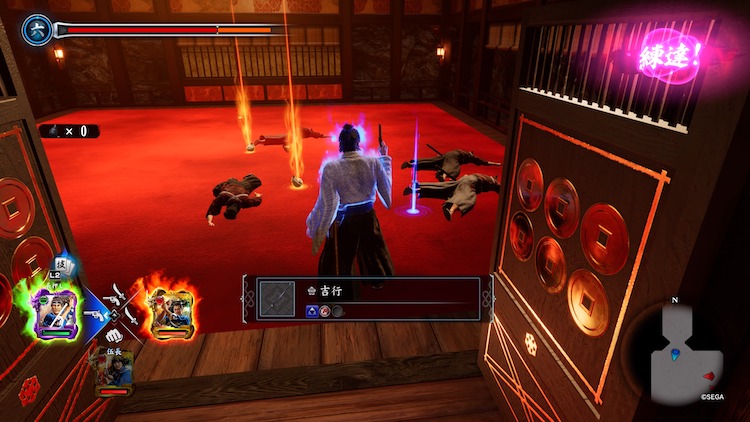The image size is (750, 422).
Task: Select the 吉行 sword thumbnail
Action: pyautogui.click(x=277, y=297)
